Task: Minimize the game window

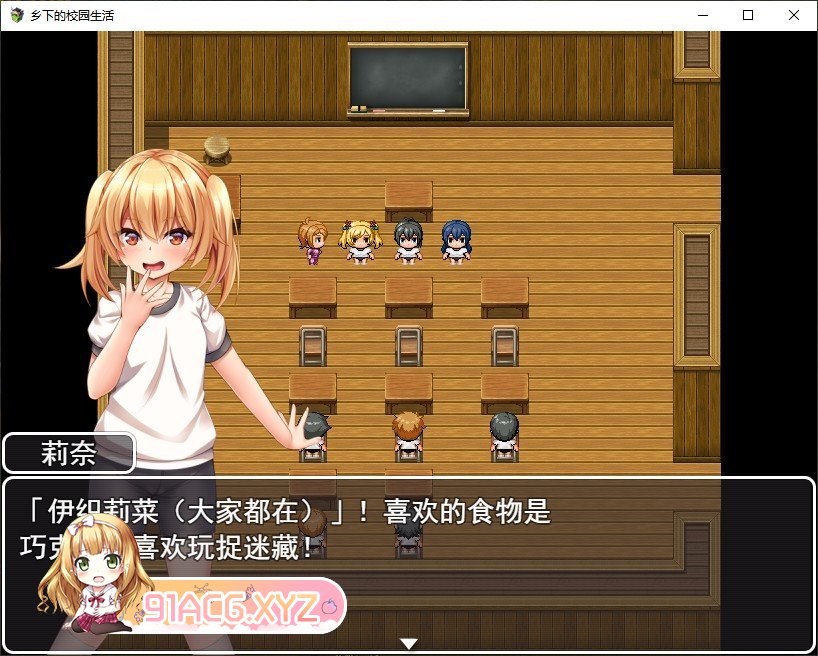Action: point(702,15)
